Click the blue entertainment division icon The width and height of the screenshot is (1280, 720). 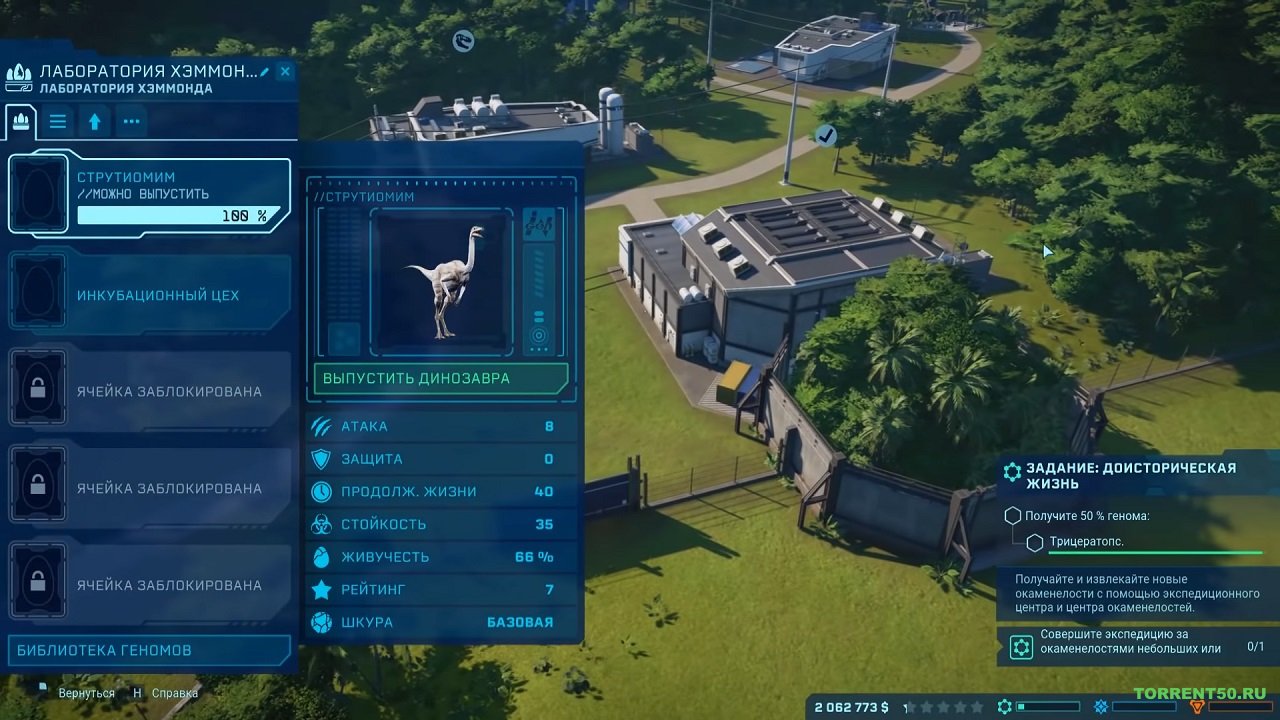(1101, 707)
